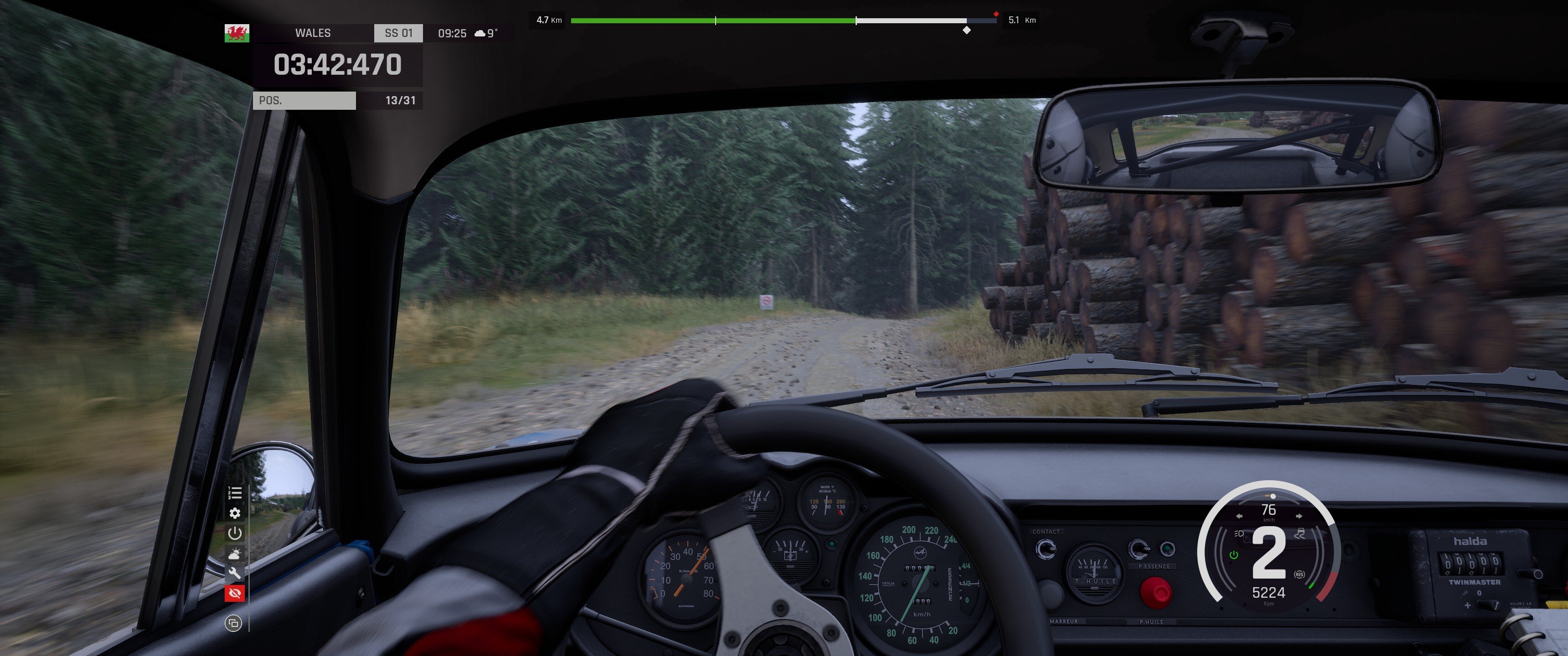Open the numbered list icon in the sidebar
The image size is (1568, 656).
point(235,493)
